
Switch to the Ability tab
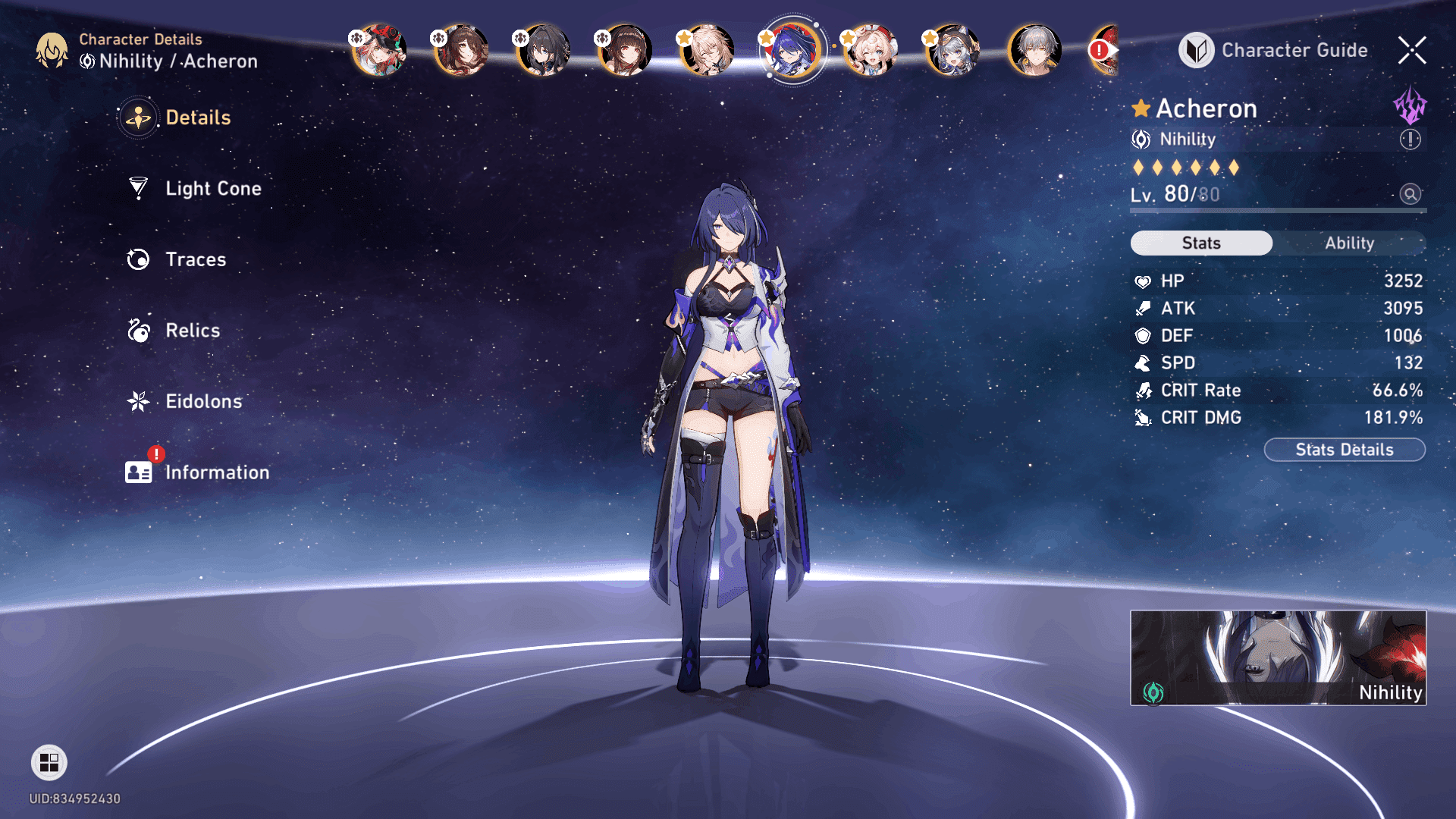click(1349, 243)
